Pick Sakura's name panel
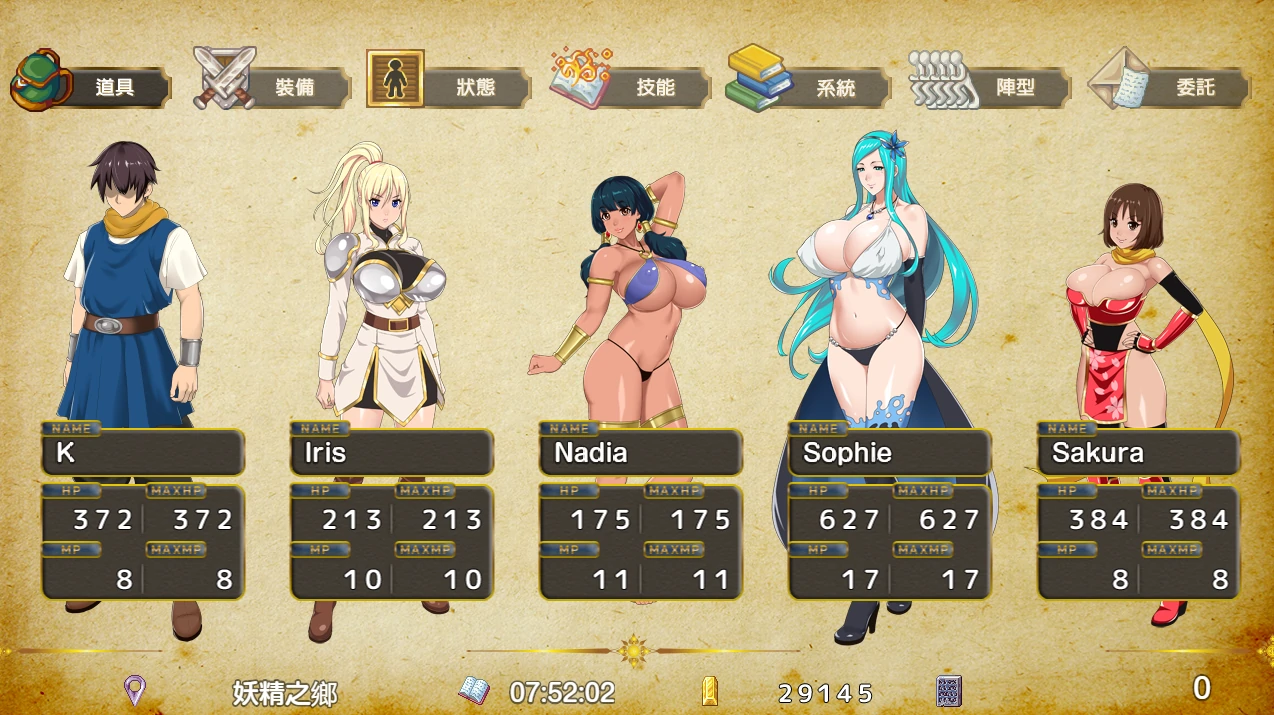Screen dimensions: 1274x715 coord(1139,453)
